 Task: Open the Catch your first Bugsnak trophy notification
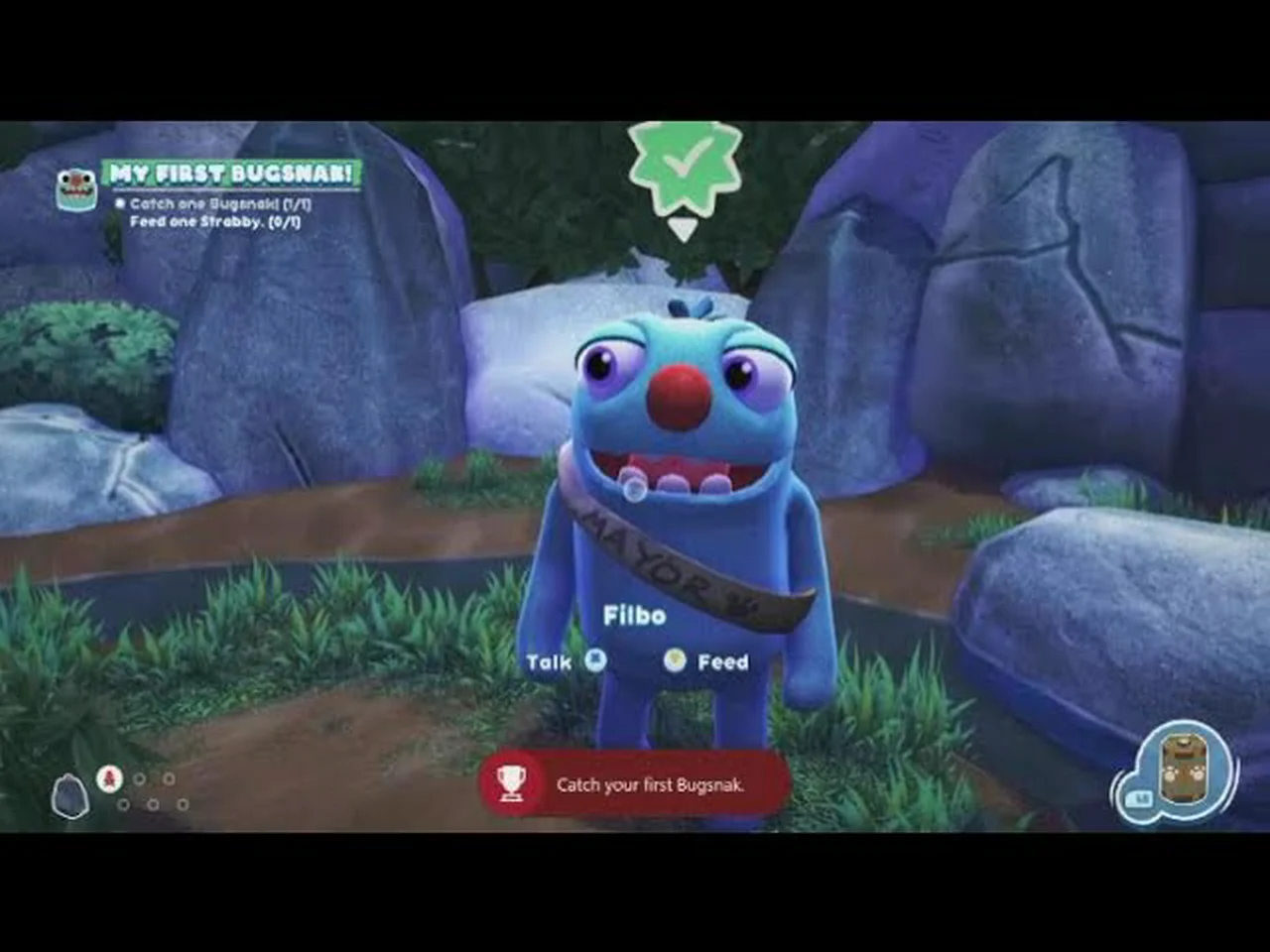(635, 784)
